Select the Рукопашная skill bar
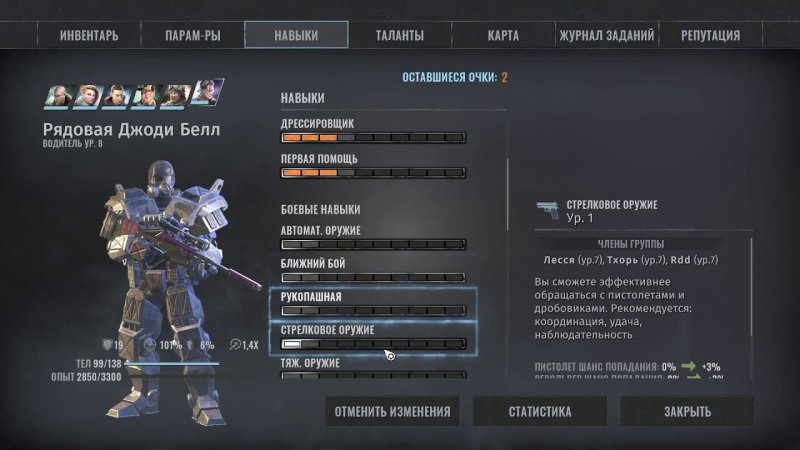 [x=374, y=311]
